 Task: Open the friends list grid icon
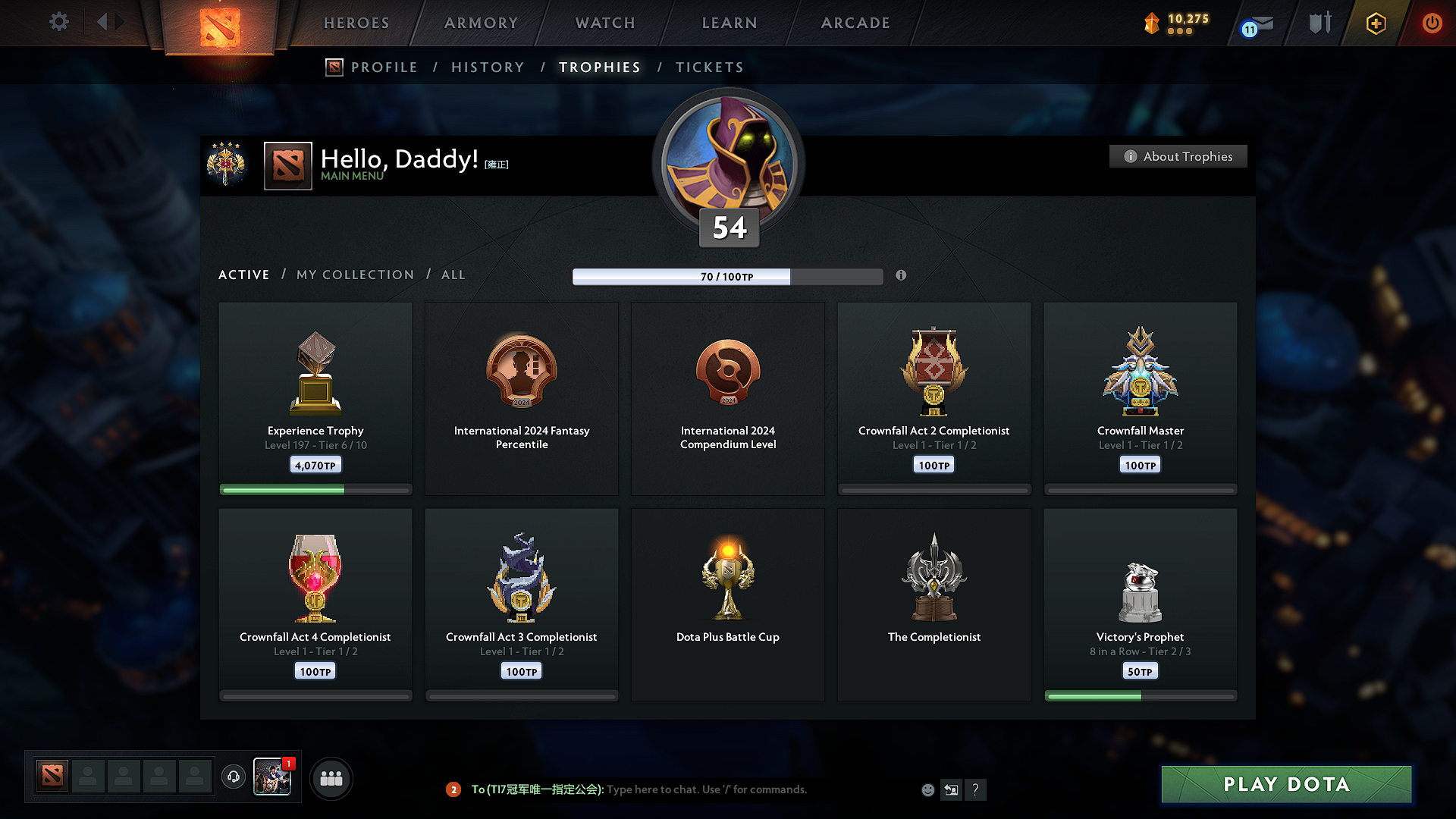point(331,777)
